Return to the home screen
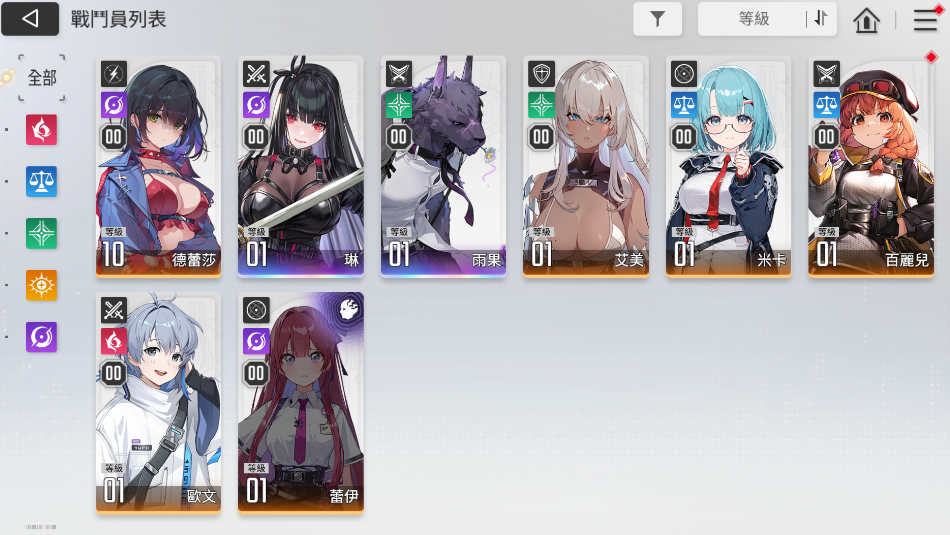This screenshot has width=950, height=535. (866, 19)
